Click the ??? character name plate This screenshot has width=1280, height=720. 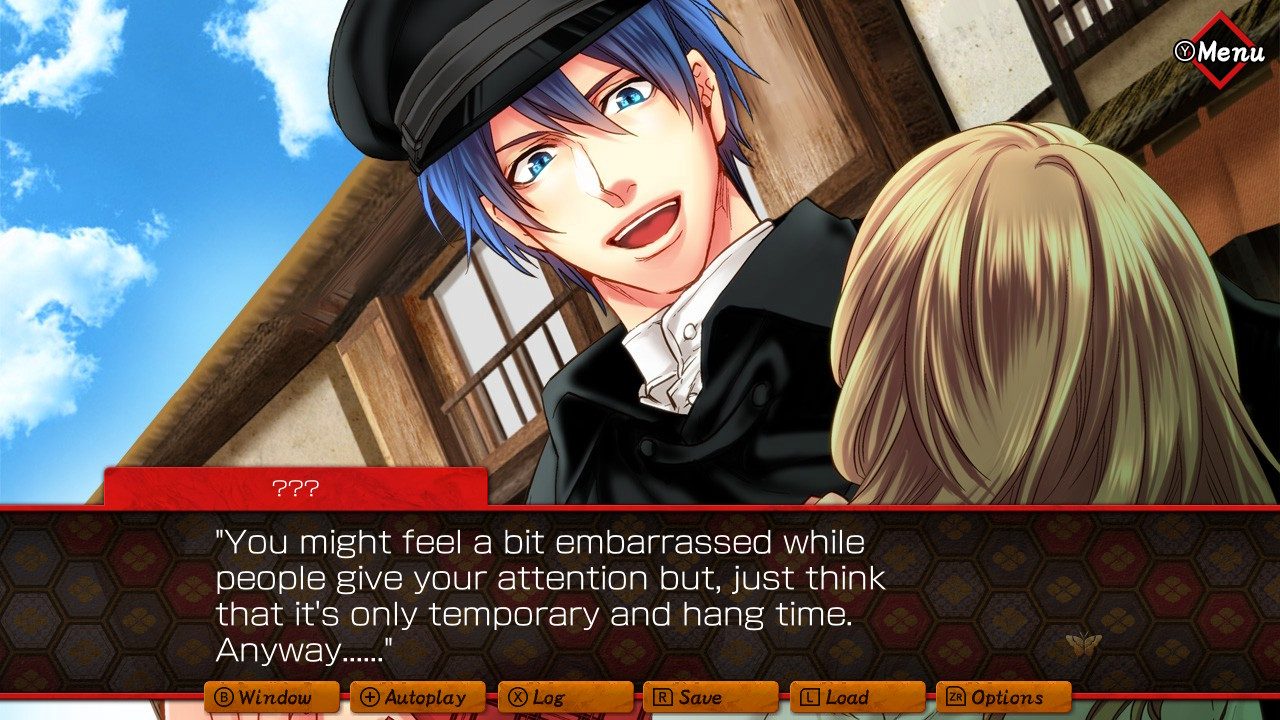[295, 488]
